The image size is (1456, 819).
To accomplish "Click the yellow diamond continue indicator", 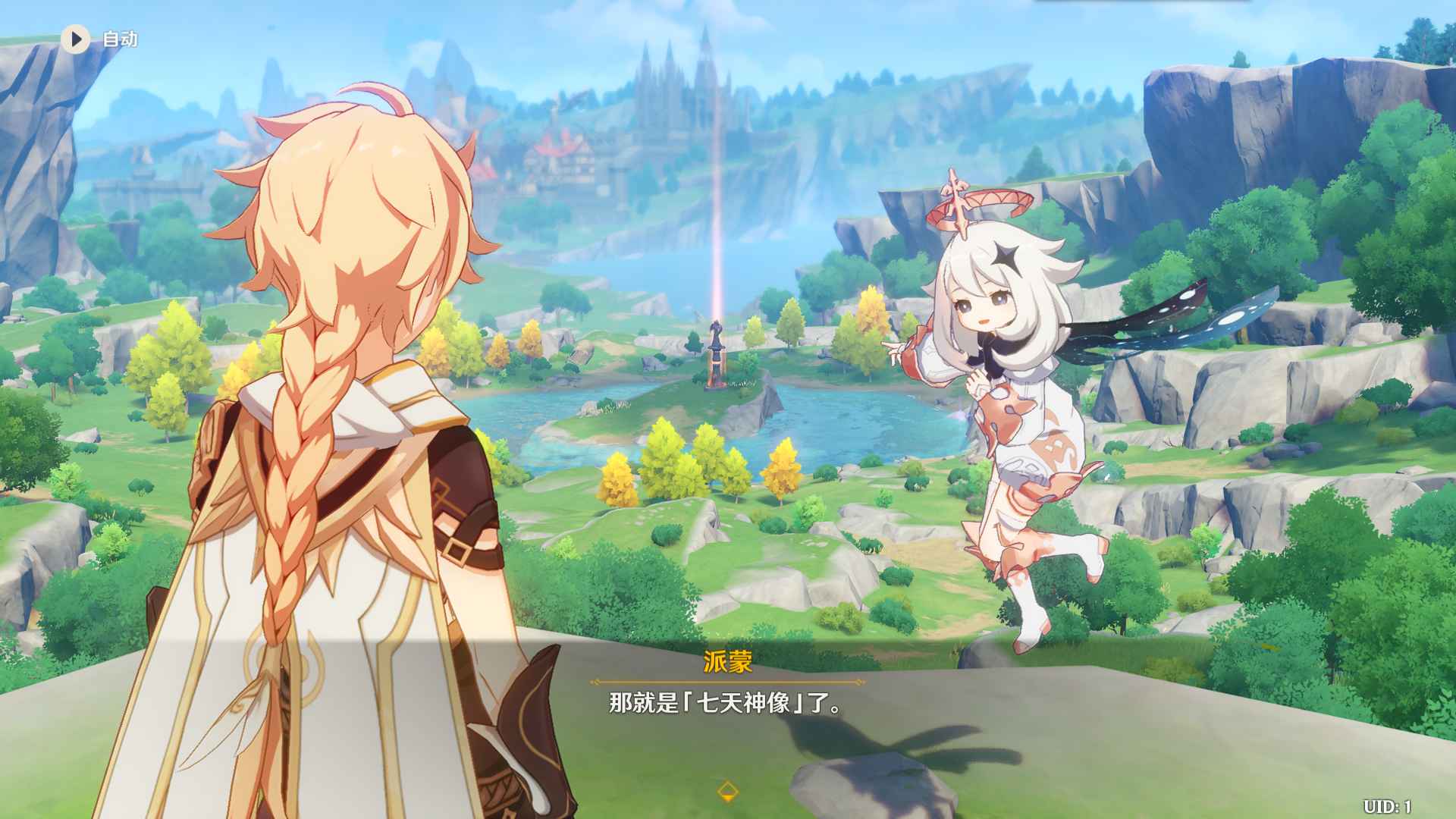I will (727, 791).
